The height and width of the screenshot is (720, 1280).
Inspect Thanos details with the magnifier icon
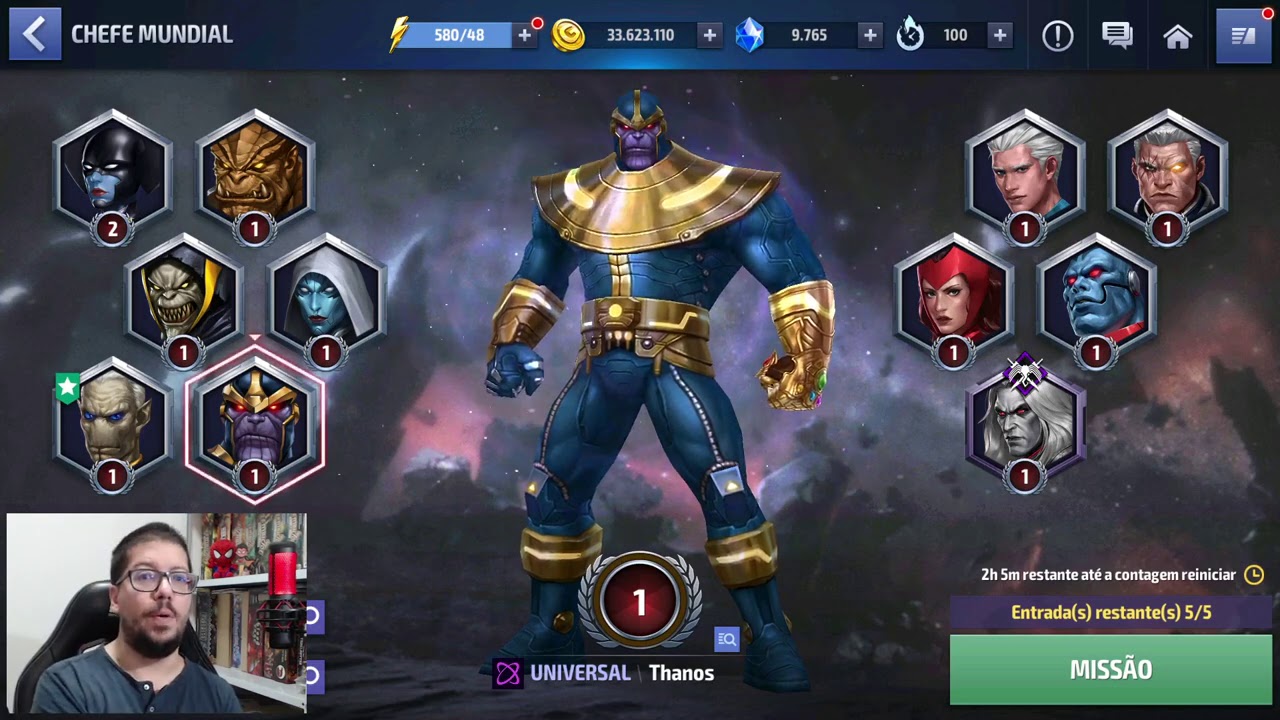[x=727, y=639]
